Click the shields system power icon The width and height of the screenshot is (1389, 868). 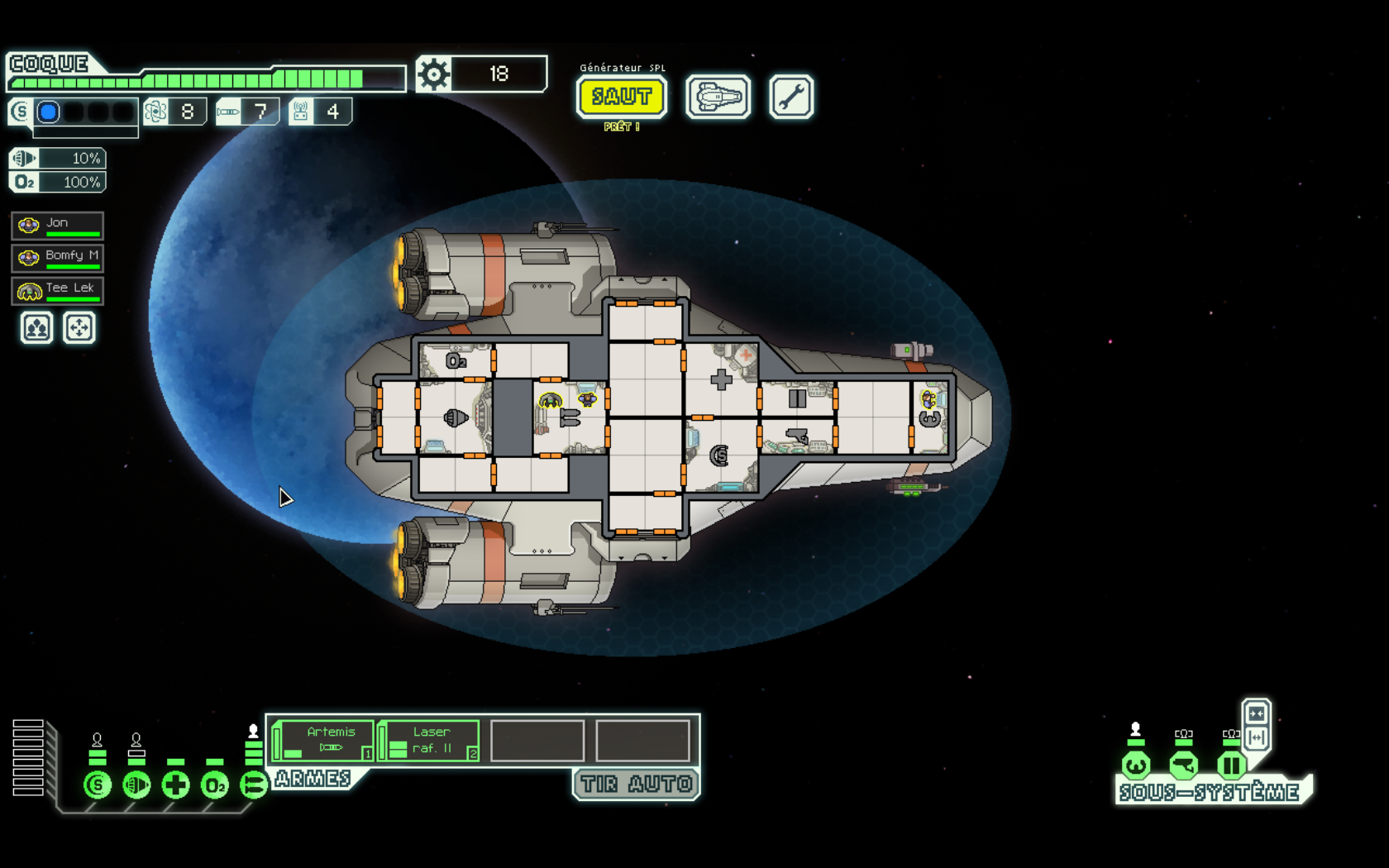coord(98,785)
